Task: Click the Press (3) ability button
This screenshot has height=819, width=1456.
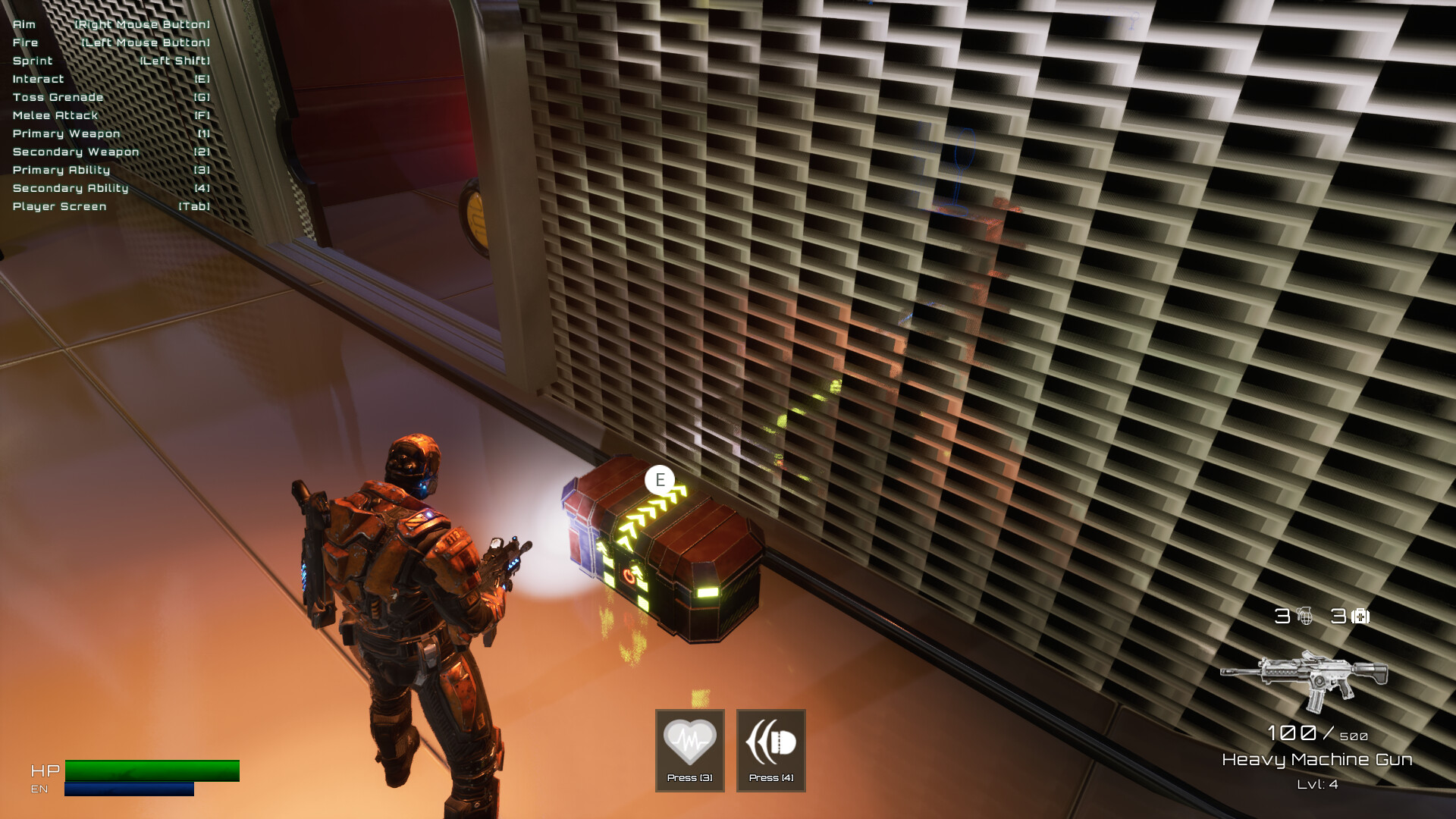Action: point(689,751)
